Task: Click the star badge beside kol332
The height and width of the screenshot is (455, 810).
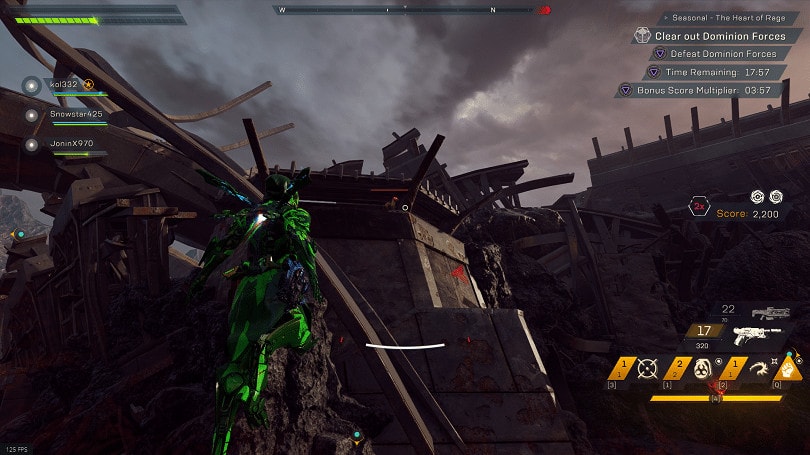Action: [x=88, y=85]
